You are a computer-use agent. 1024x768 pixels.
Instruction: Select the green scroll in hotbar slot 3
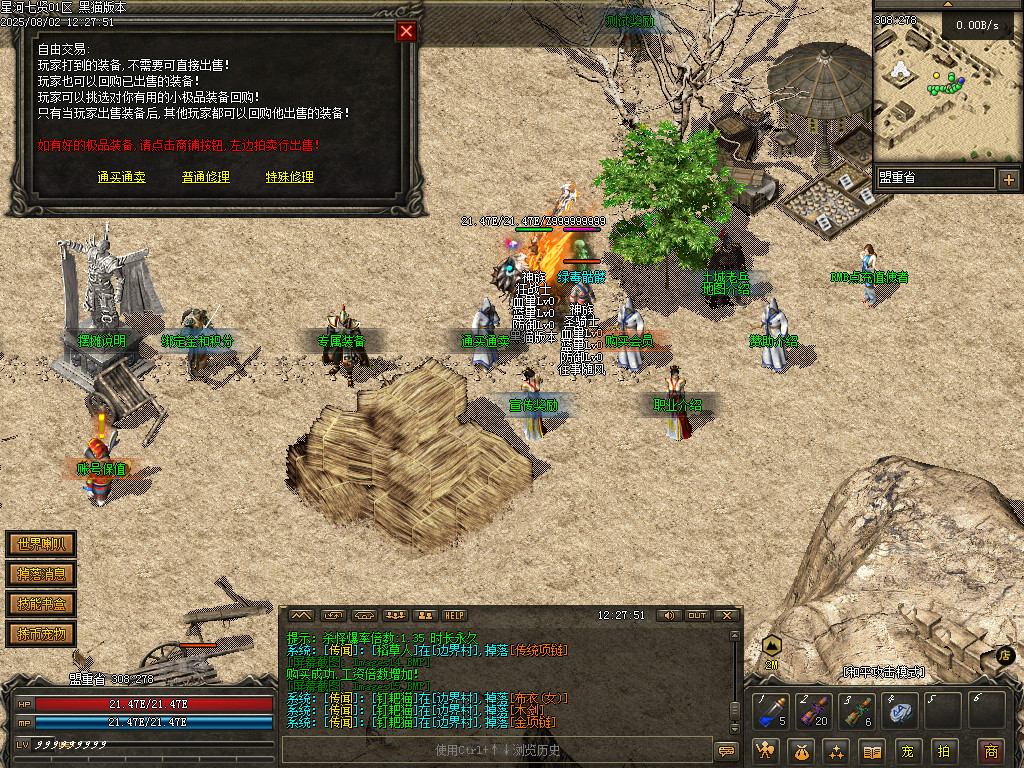[x=857, y=711]
